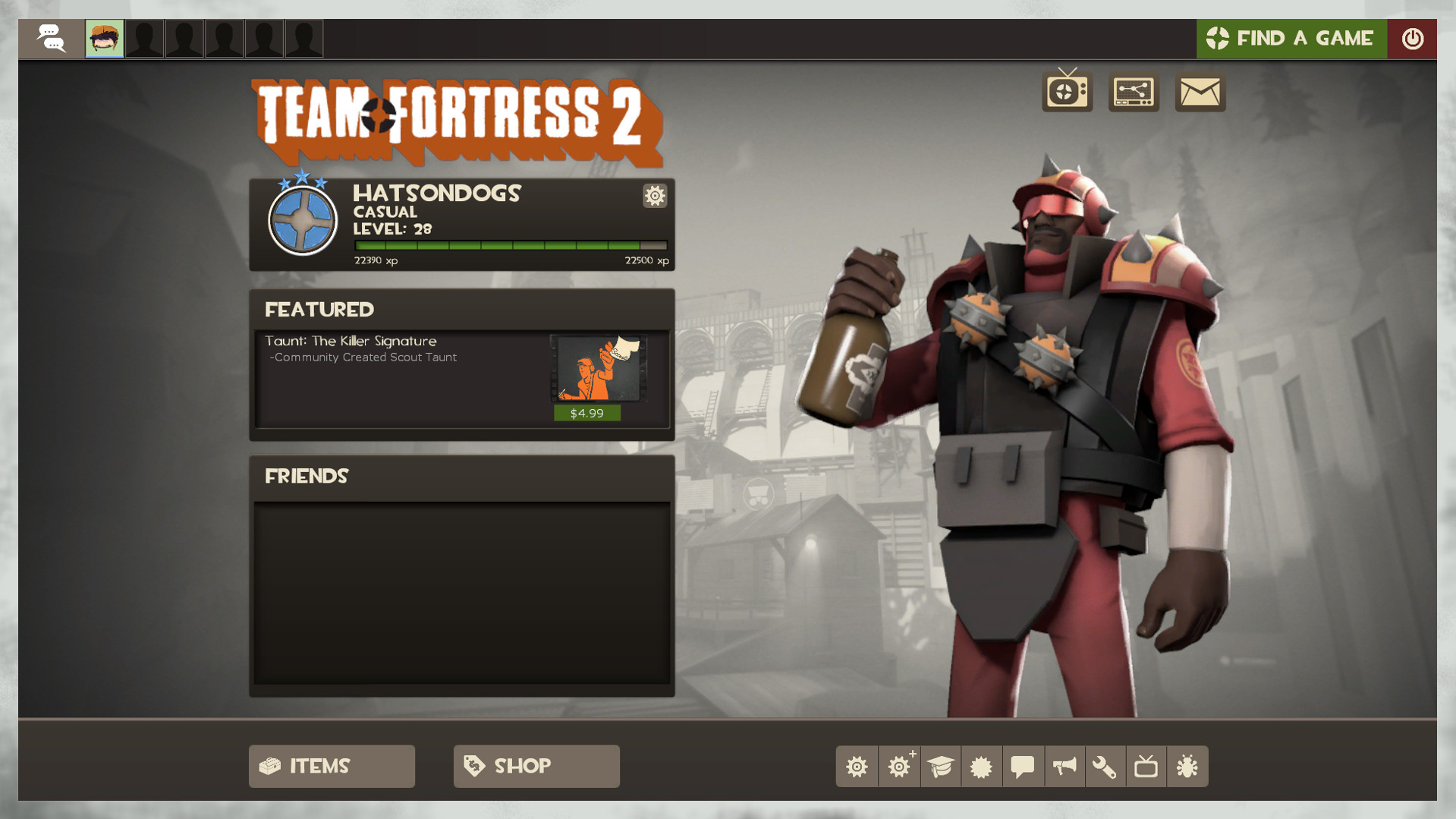Open the SHOP

tap(536, 766)
